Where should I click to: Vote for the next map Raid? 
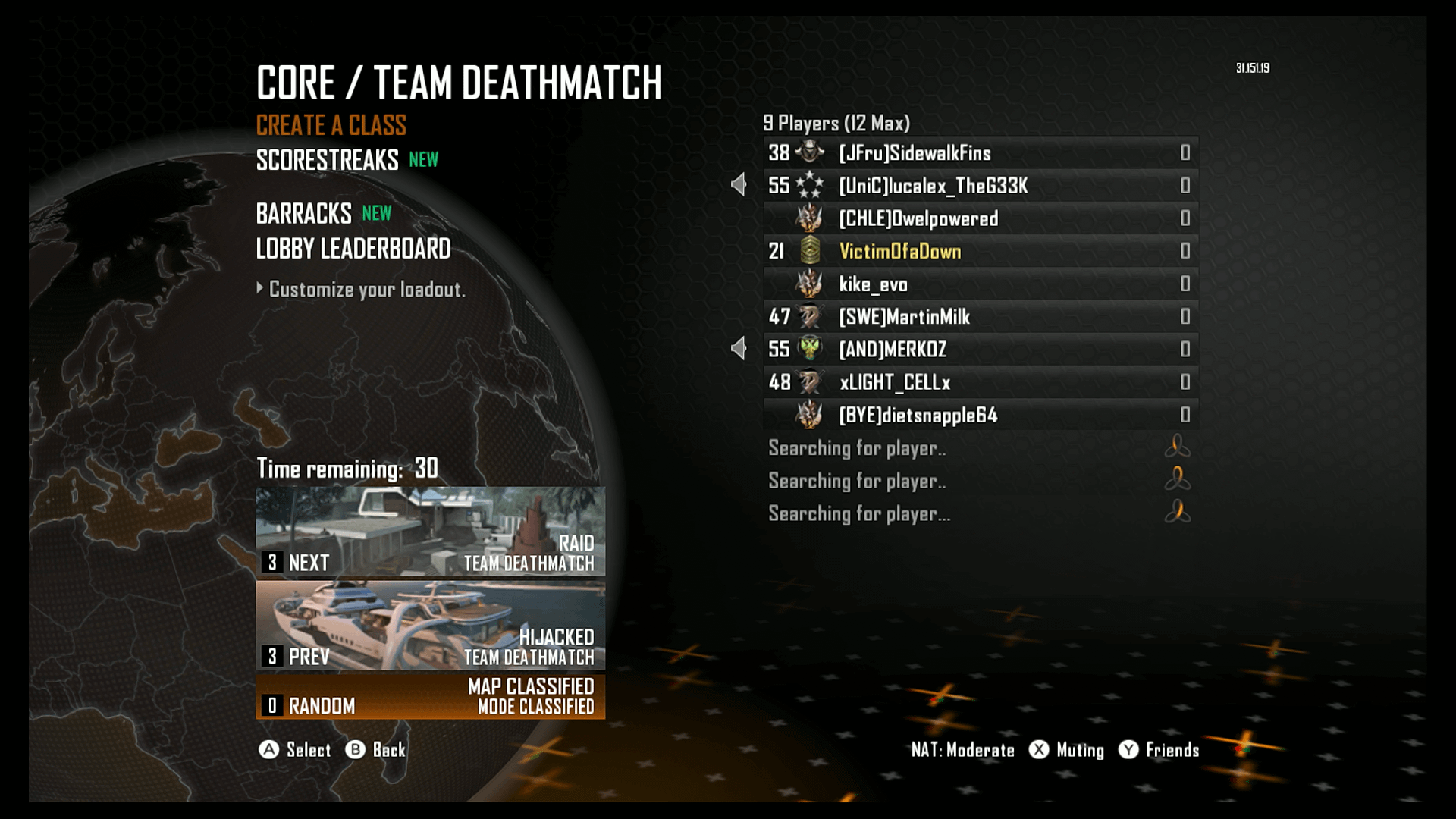coord(430,532)
